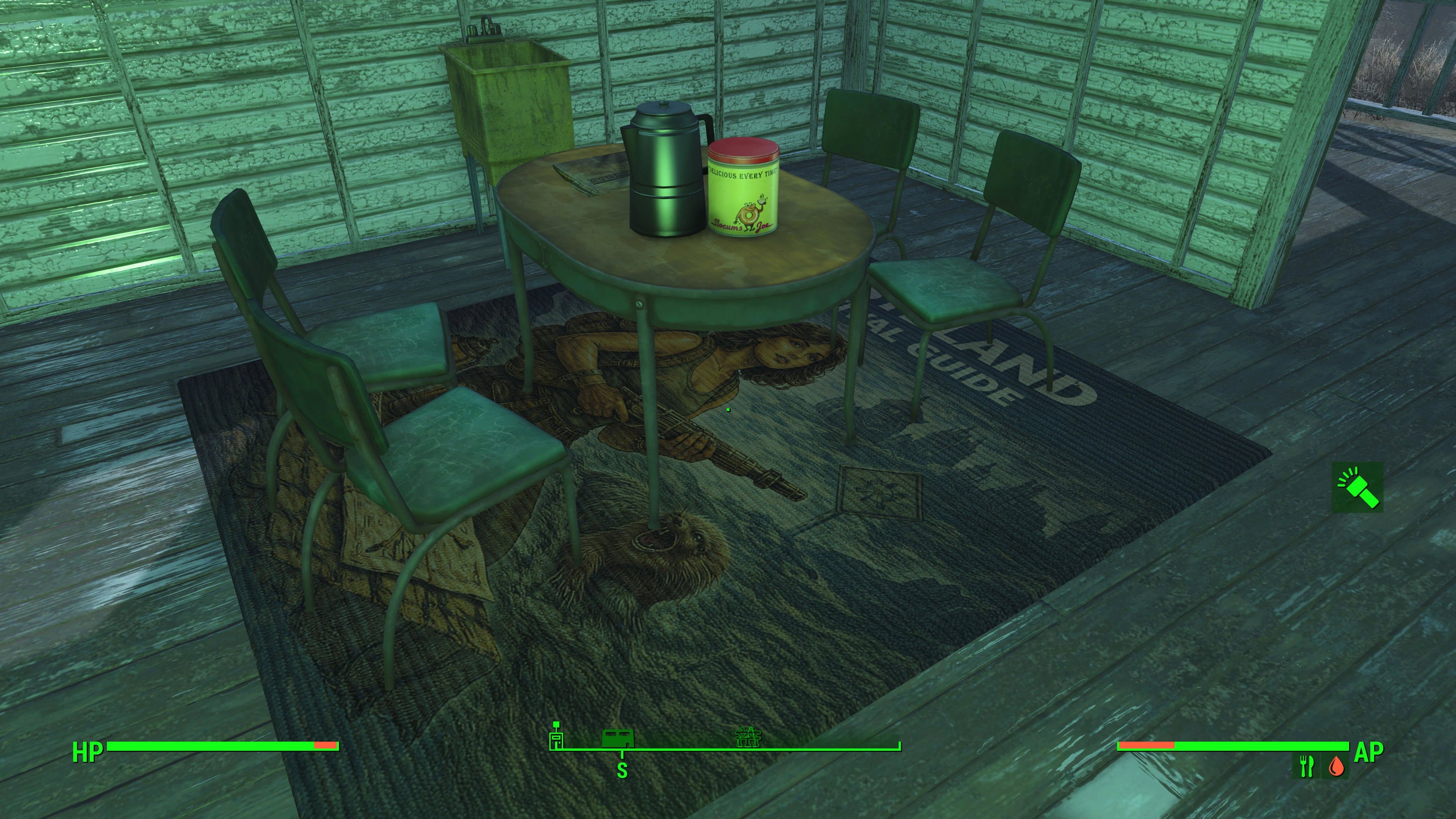This screenshot has width=1456, height=819.
Task: Click the fork and knife hunger icon
Action: pos(1306,766)
